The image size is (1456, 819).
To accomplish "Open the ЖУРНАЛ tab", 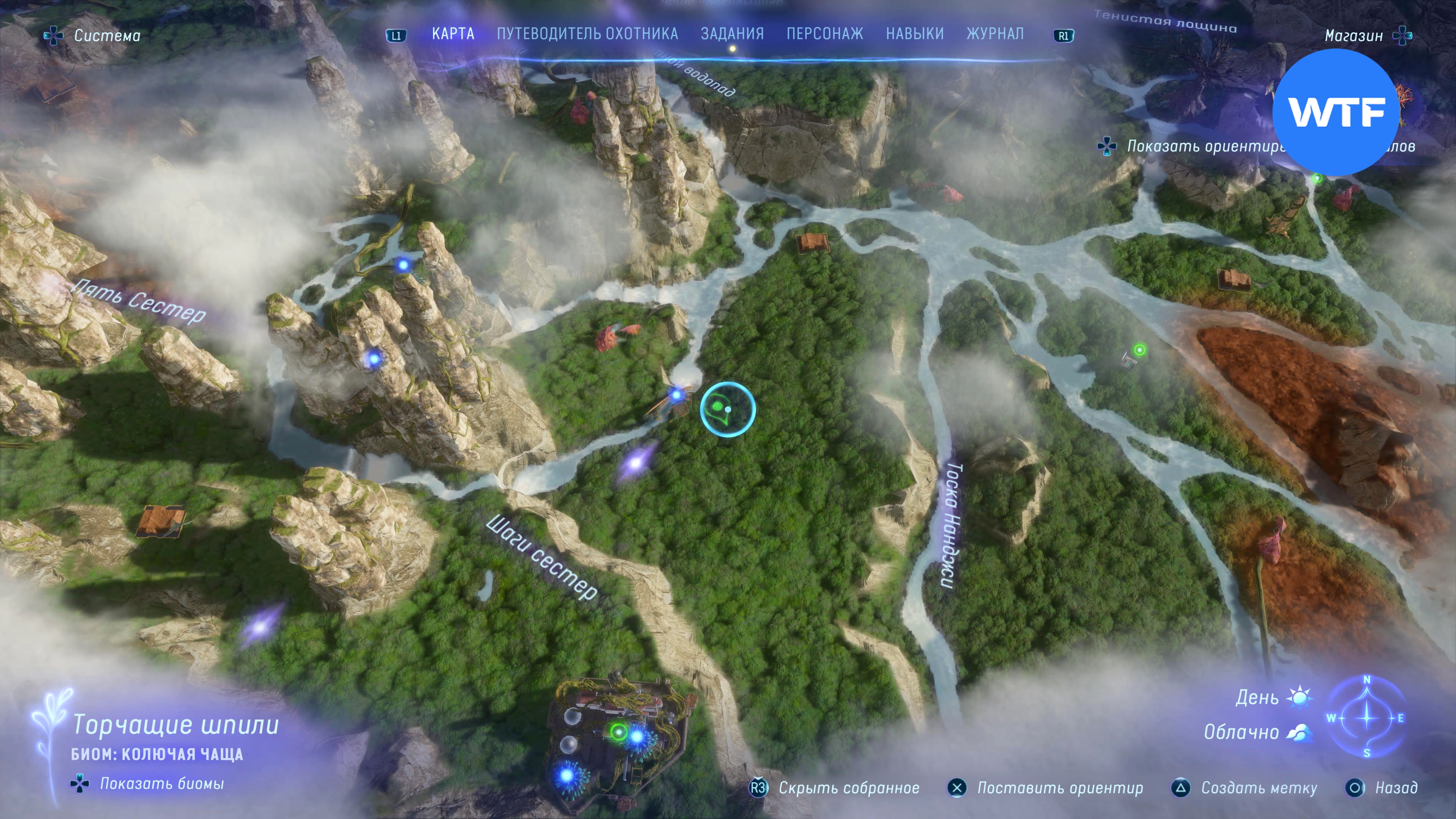I will 995,34.
